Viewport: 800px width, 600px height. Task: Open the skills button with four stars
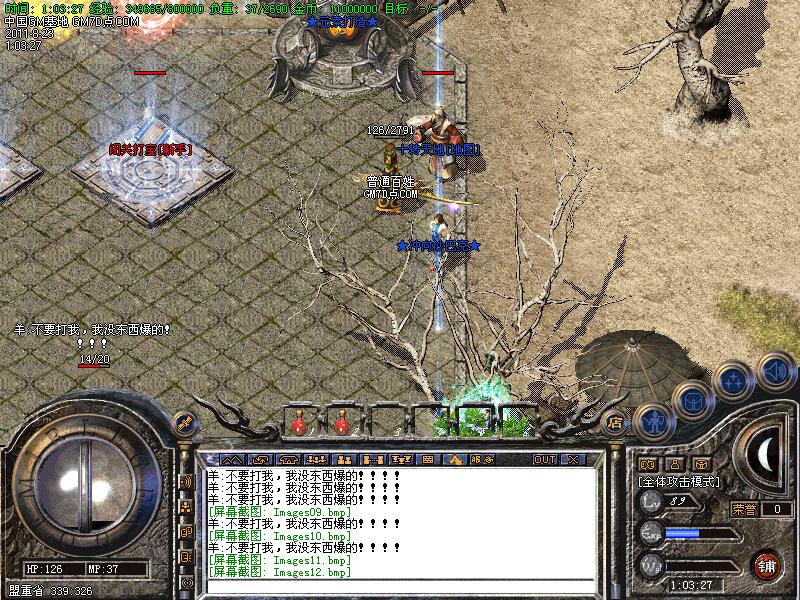coord(735,380)
